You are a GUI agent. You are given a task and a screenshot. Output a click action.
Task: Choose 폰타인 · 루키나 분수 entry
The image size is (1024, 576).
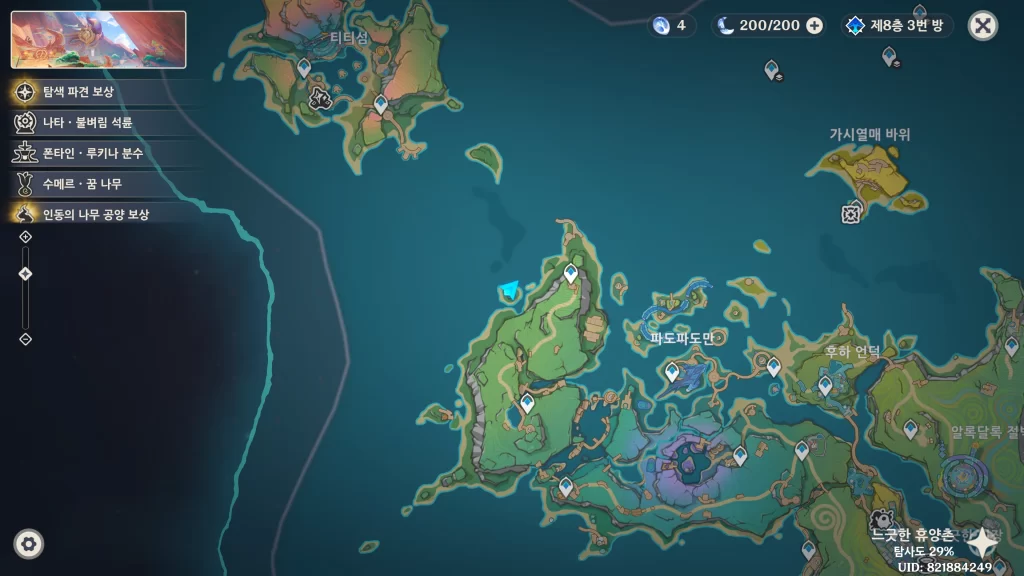pos(92,153)
